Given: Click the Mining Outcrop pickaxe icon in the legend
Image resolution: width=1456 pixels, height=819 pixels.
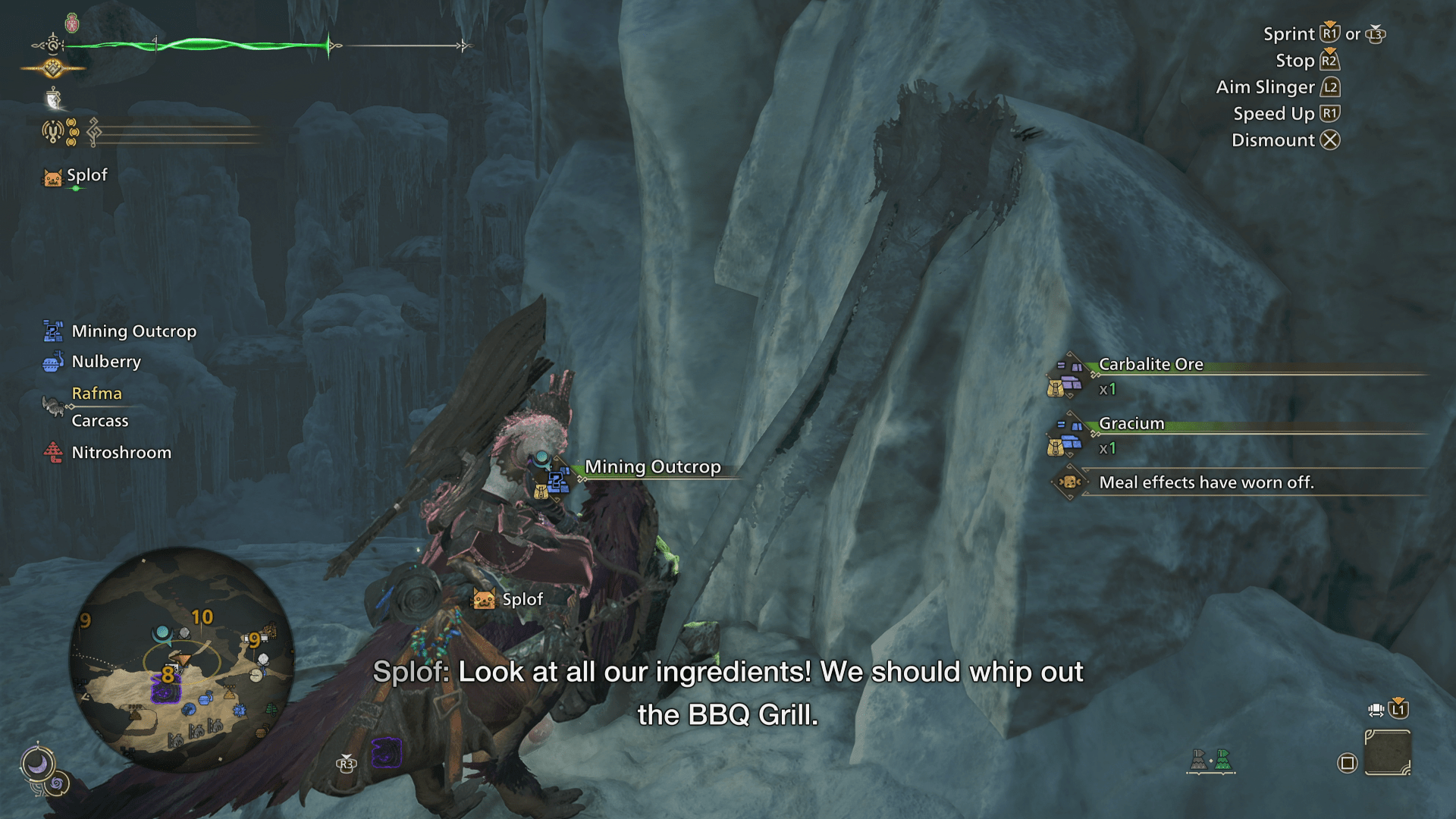Looking at the screenshot, I should coord(52,331).
